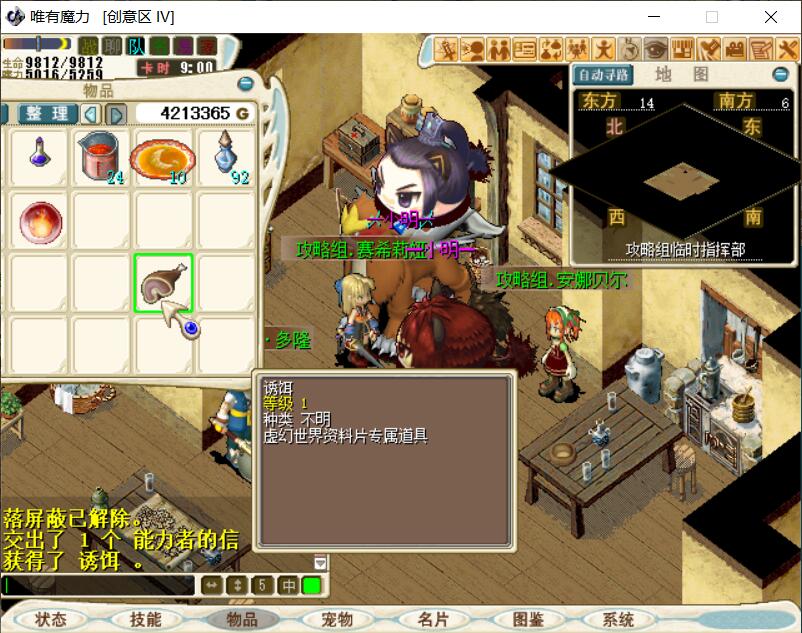Viewport: 802px width, 633px height.
Task: Select the red fire orb item slot
Action: click(x=39, y=220)
